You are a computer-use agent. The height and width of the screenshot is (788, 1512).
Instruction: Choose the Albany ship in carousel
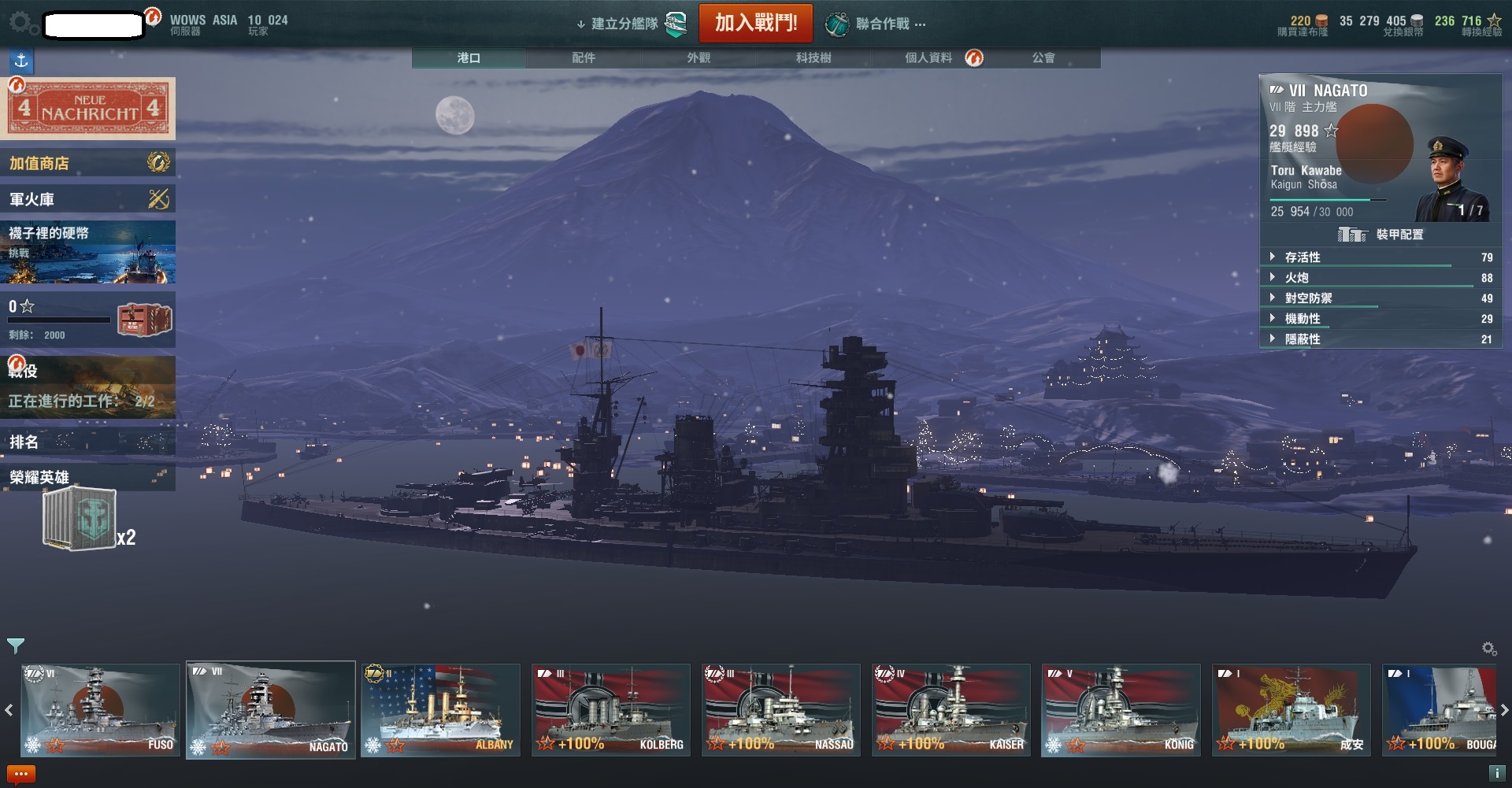(x=440, y=710)
